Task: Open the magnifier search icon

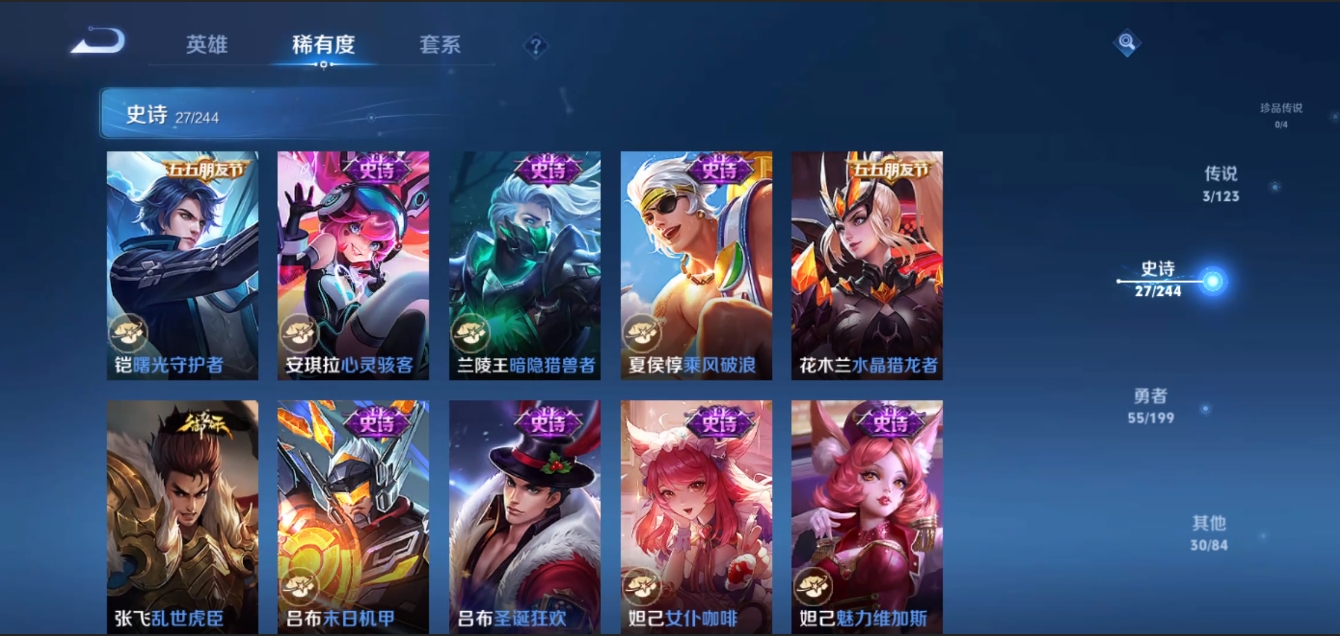Action: point(1127,42)
